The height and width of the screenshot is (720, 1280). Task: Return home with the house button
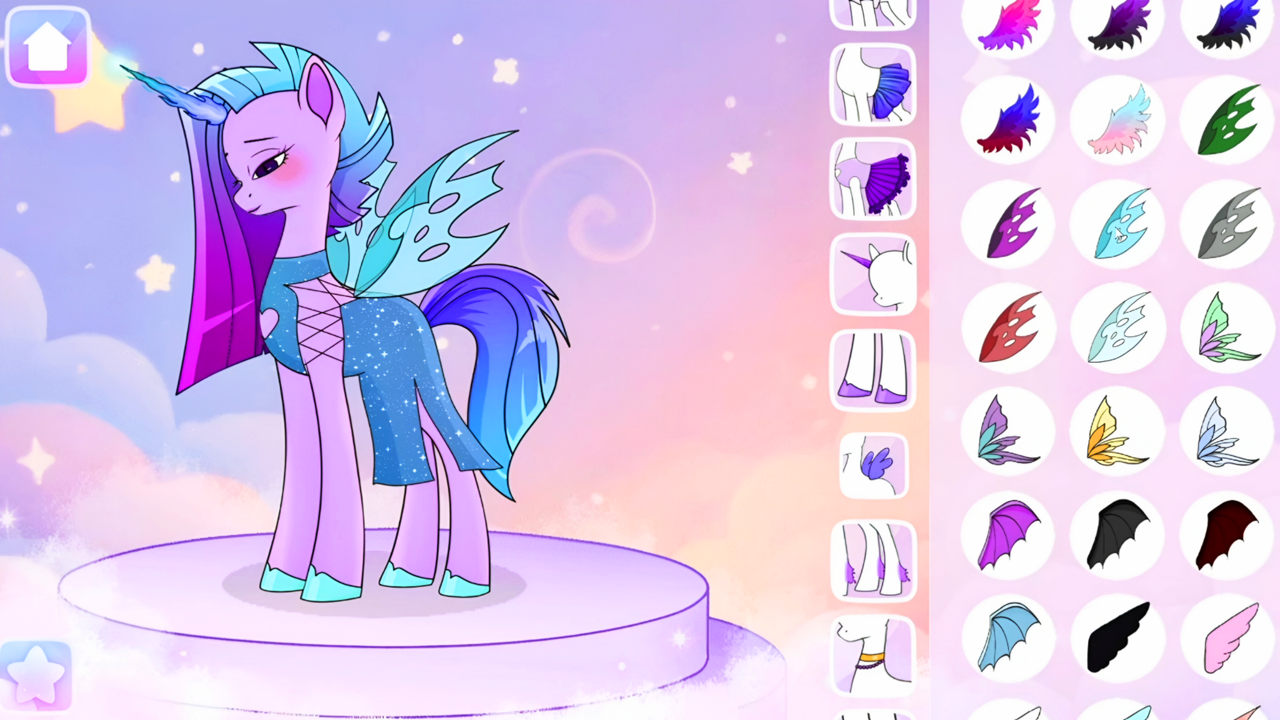point(47,47)
